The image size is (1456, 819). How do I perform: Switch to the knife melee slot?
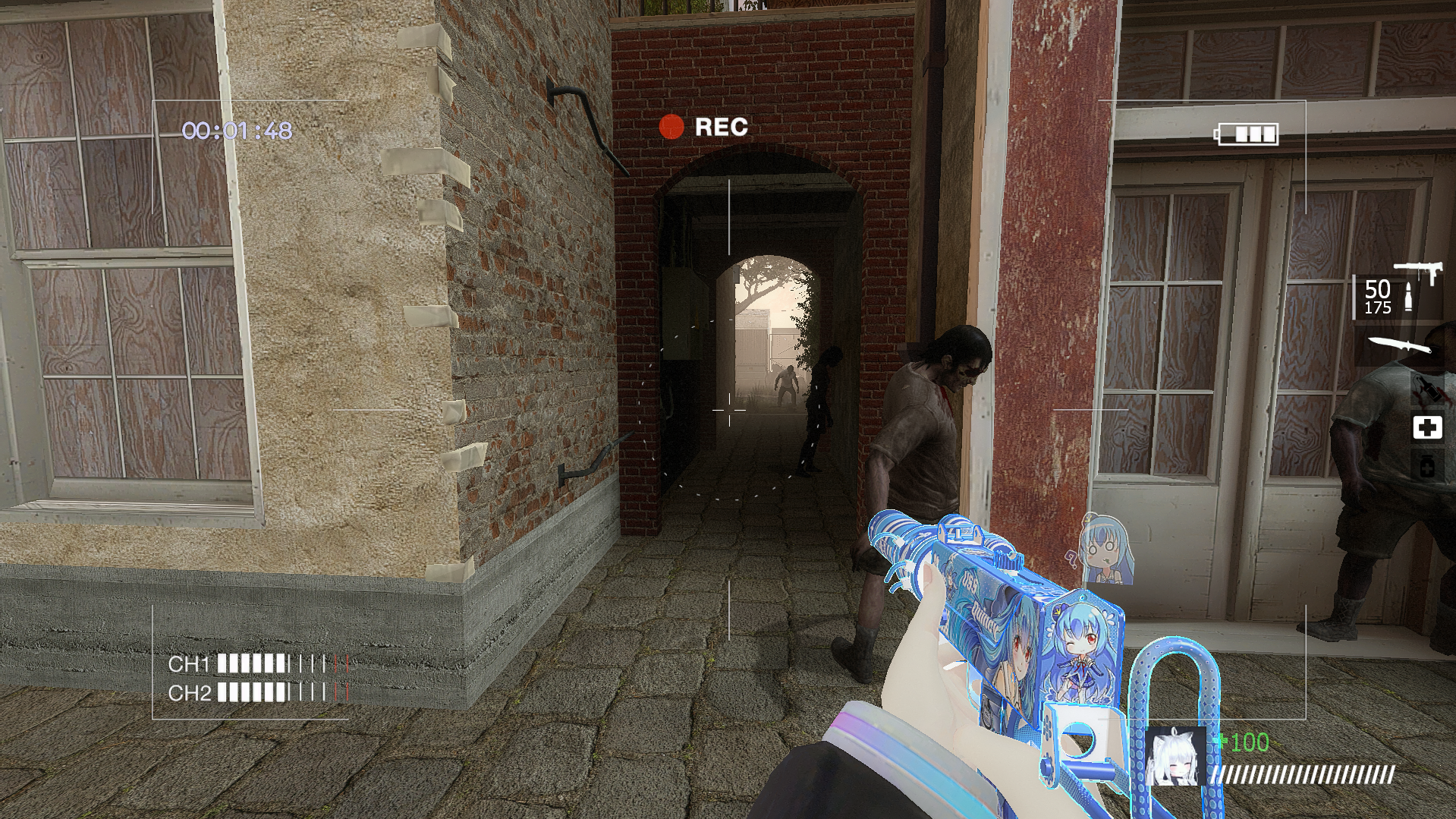pos(1401,345)
